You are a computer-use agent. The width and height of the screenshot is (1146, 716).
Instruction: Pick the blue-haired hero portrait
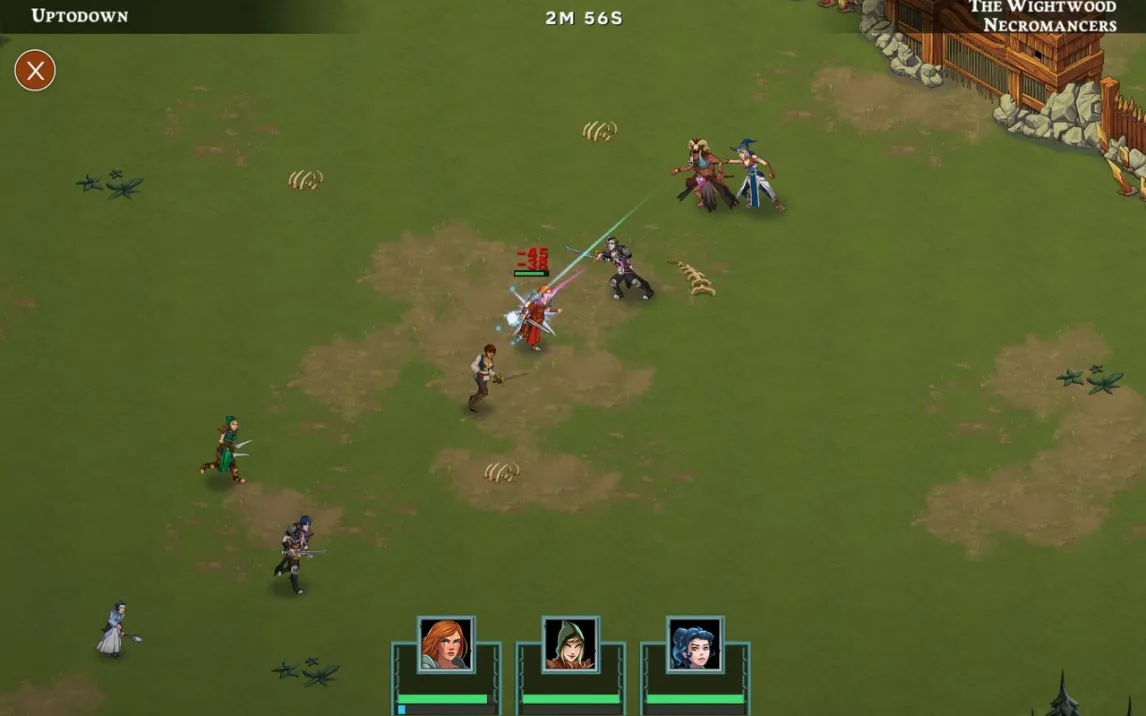tap(694, 644)
